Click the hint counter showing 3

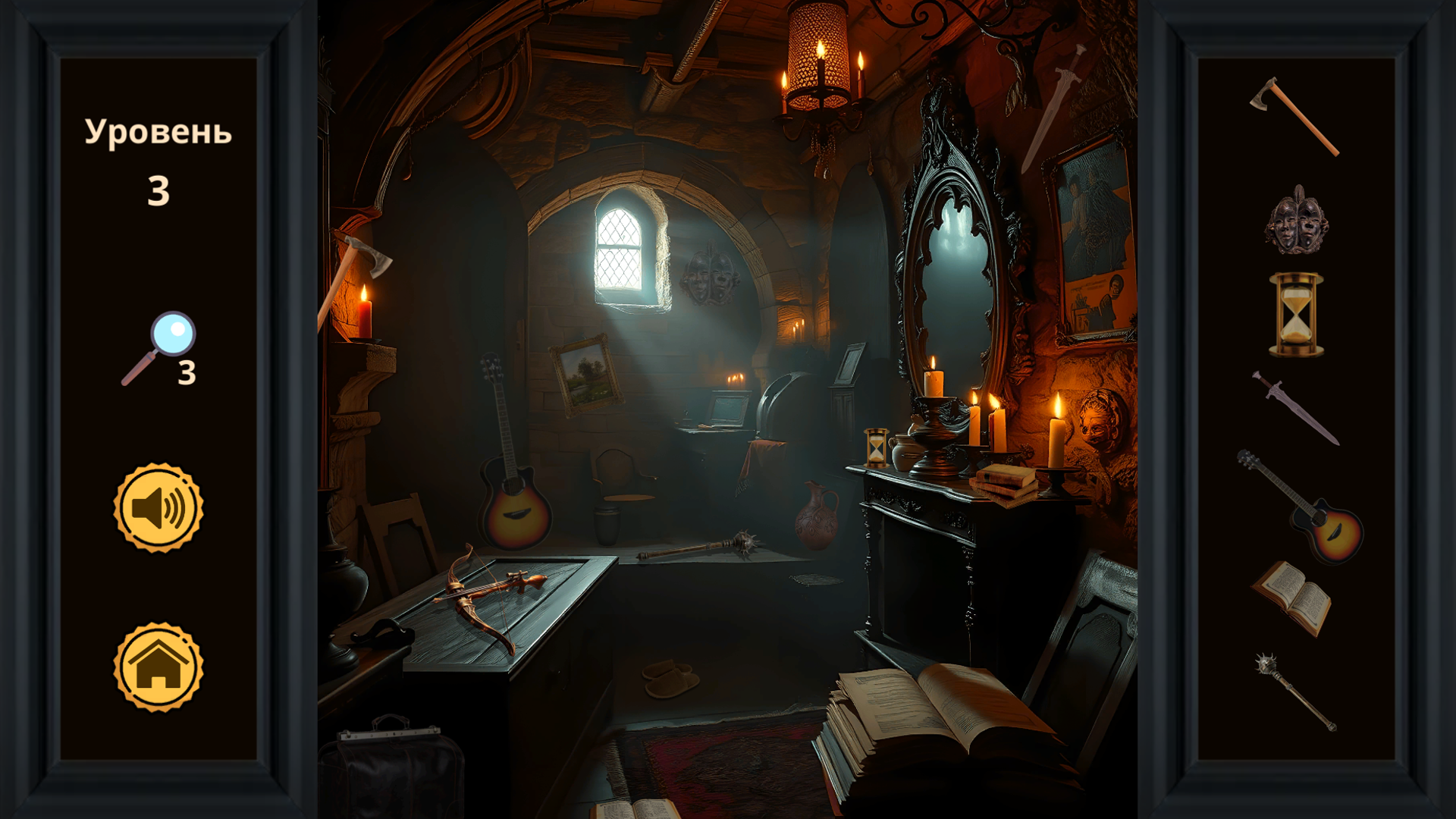pyautogui.click(x=187, y=372)
